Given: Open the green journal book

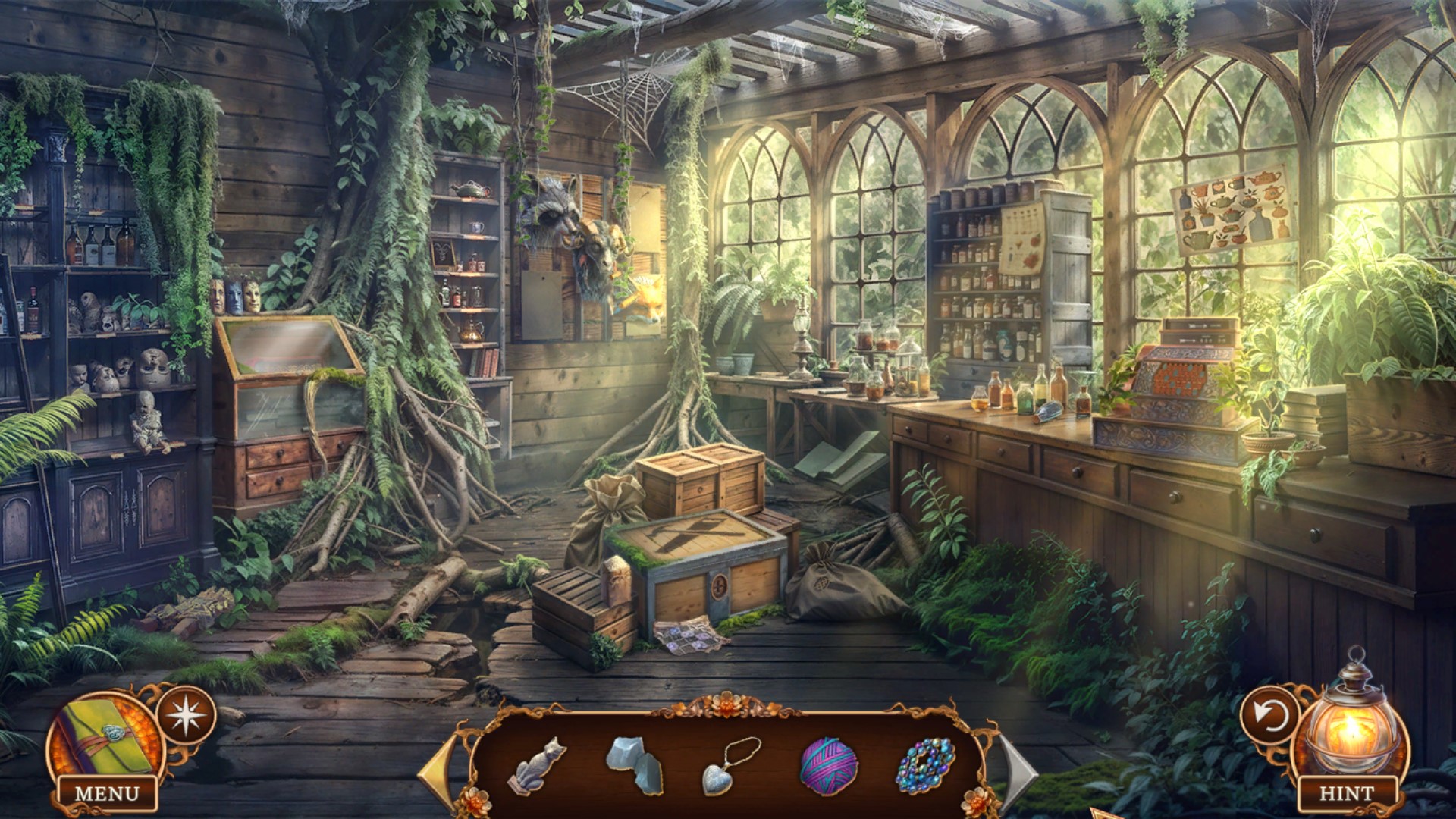Looking at the screenshot, I should tap(105, 736).
